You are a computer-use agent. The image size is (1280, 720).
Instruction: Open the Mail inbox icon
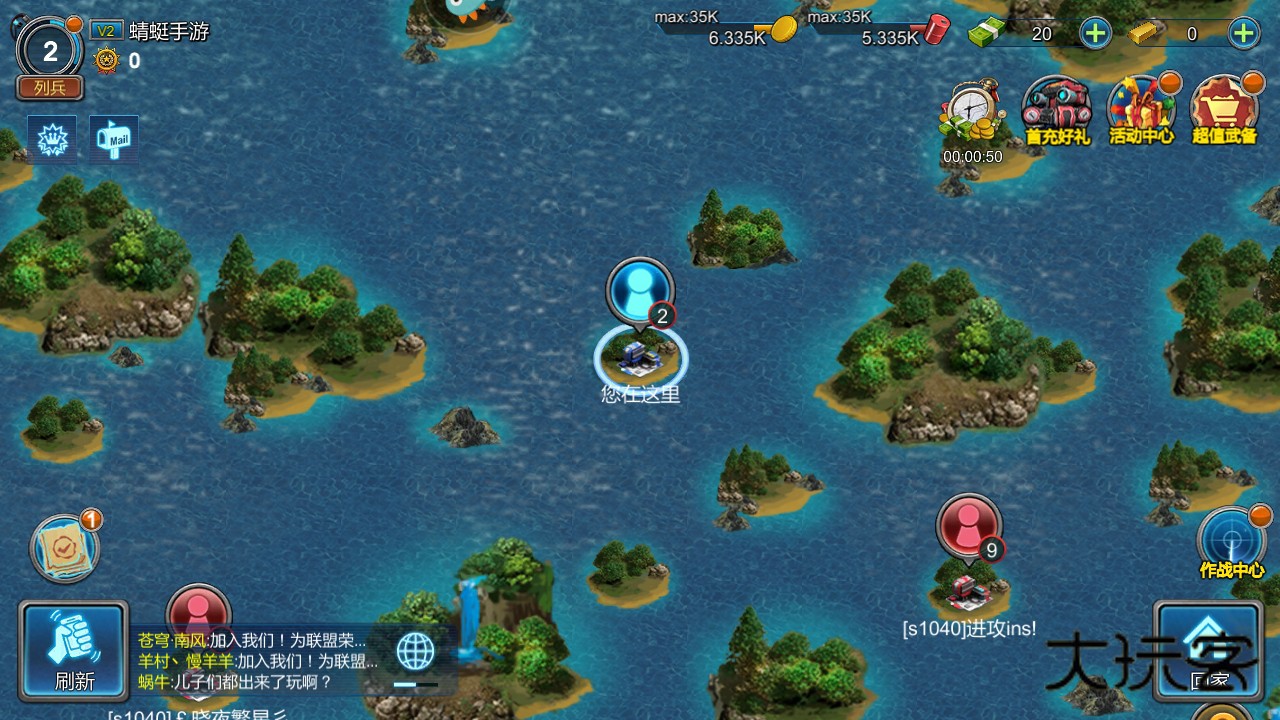tap(113, 140)
